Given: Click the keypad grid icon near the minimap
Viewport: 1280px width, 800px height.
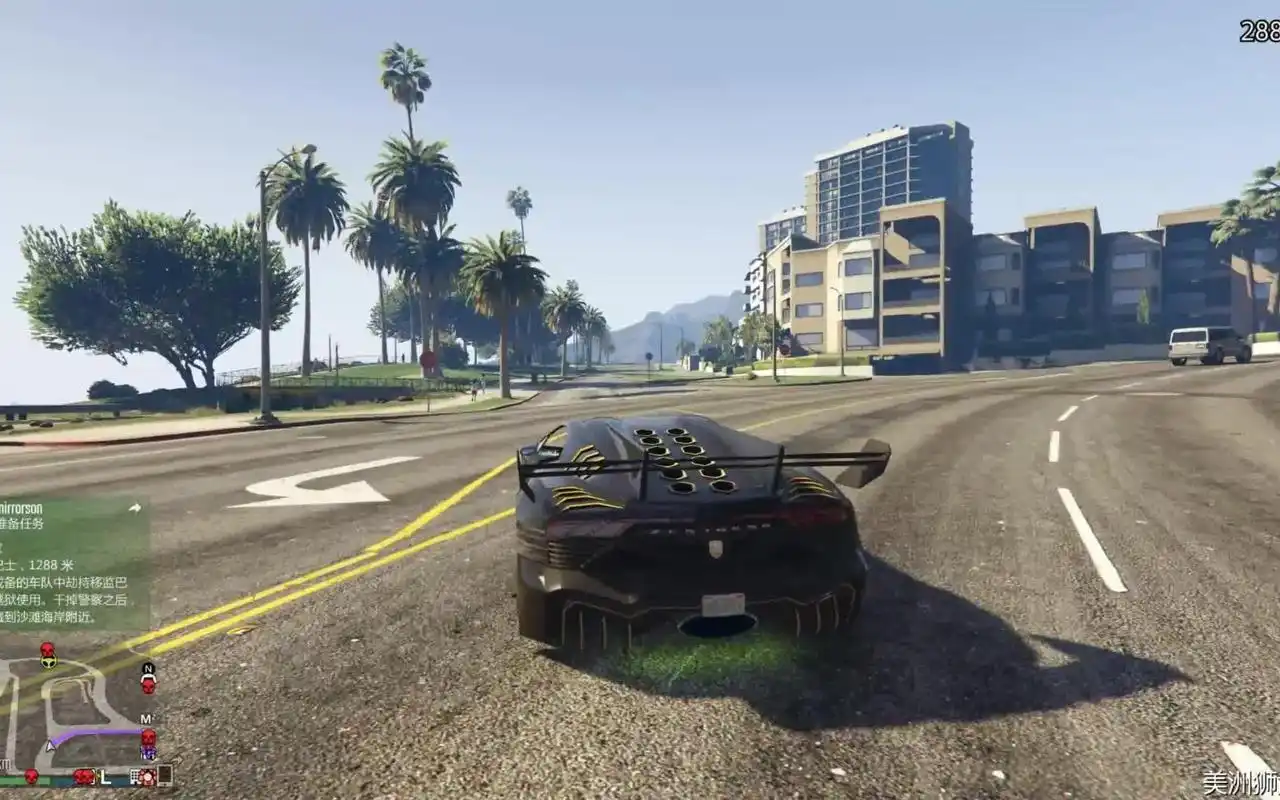Looking at the screenshot, I should [x=135, y=778].
